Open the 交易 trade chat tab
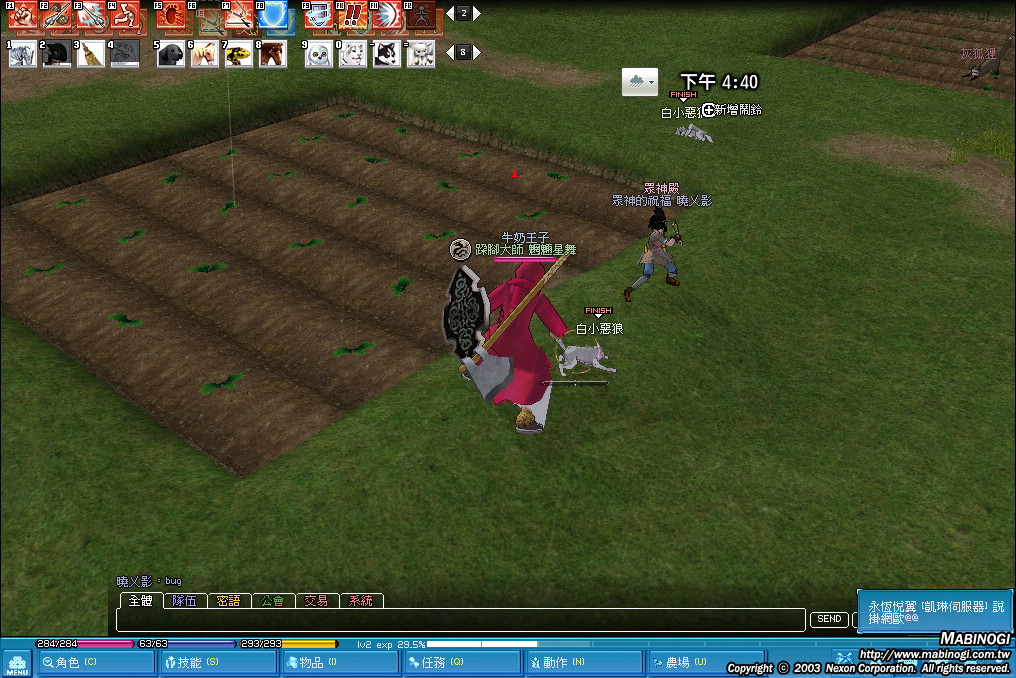Screen dimensions: 1016x678 [x=316, y=601]
